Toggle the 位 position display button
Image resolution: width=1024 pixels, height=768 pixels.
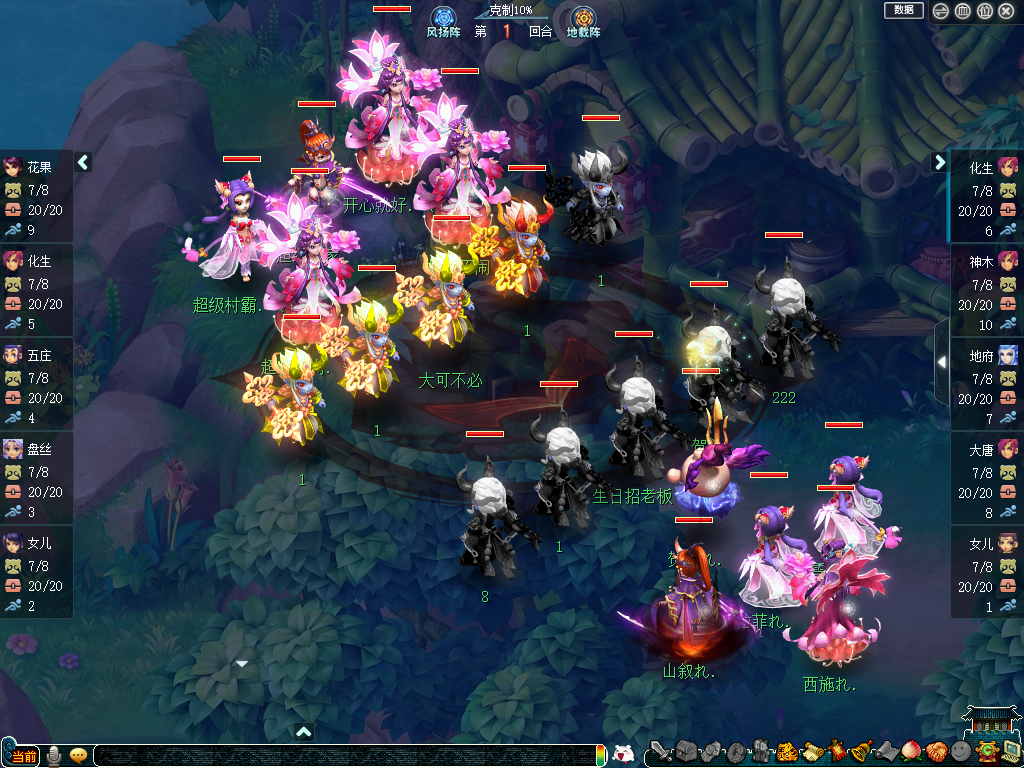coord(984,11)
